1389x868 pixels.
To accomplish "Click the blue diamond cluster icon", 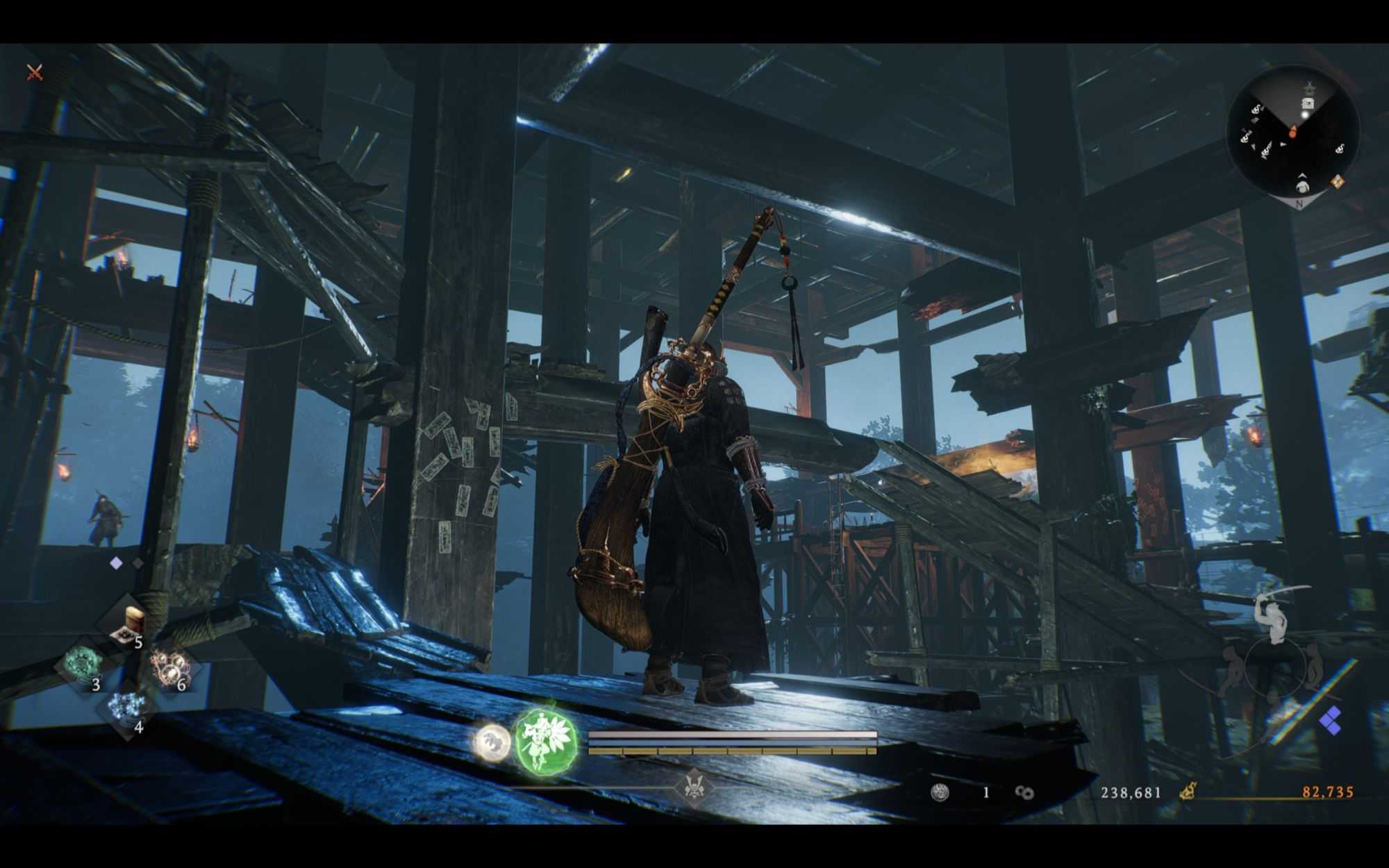I will (x=1331, y=721).
